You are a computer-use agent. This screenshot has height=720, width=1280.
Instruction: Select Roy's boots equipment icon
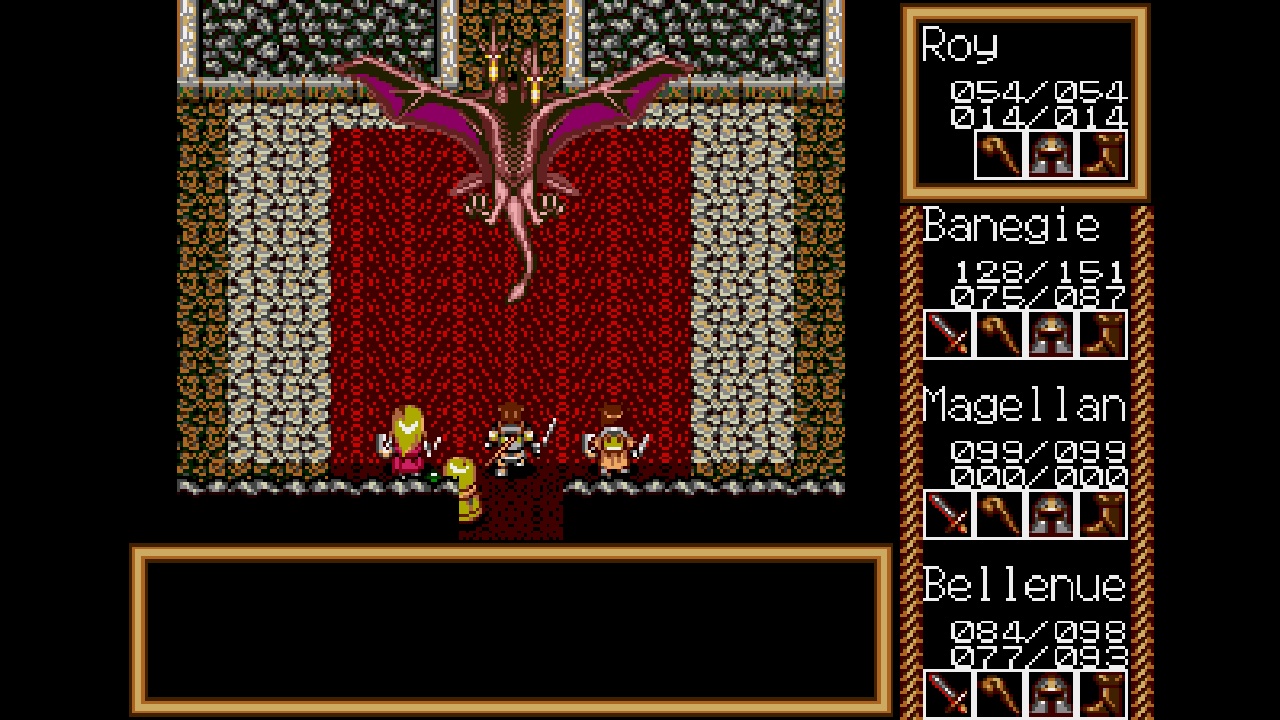1102,155
